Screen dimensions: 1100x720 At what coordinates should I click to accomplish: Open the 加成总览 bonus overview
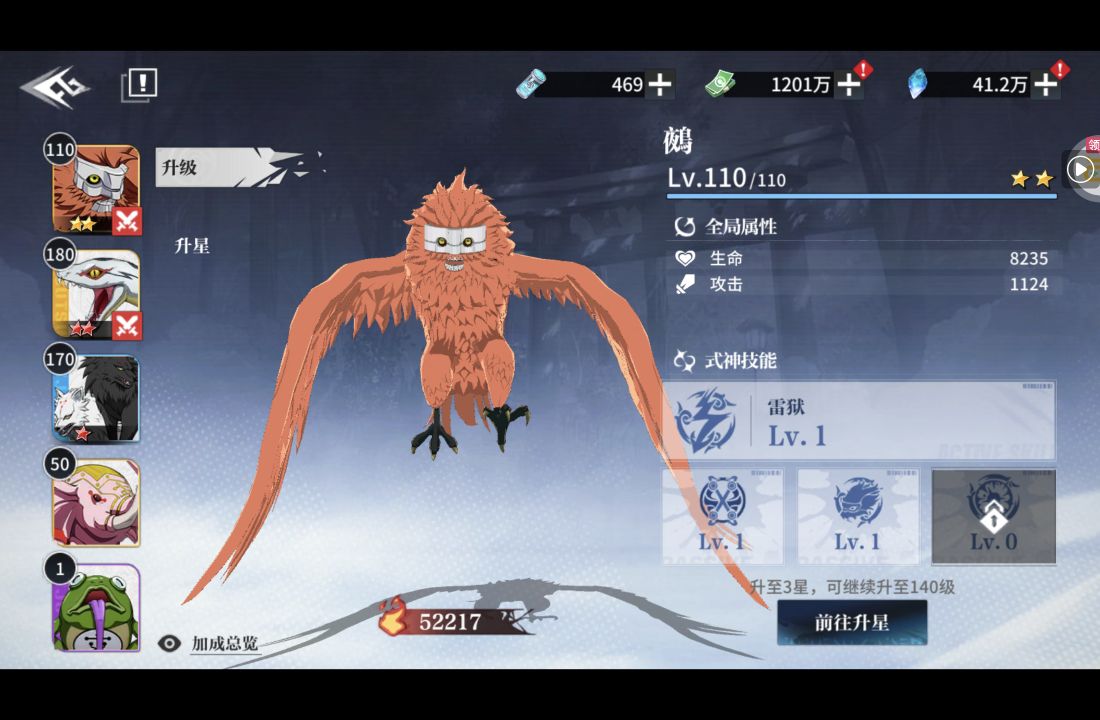[209, 643]
